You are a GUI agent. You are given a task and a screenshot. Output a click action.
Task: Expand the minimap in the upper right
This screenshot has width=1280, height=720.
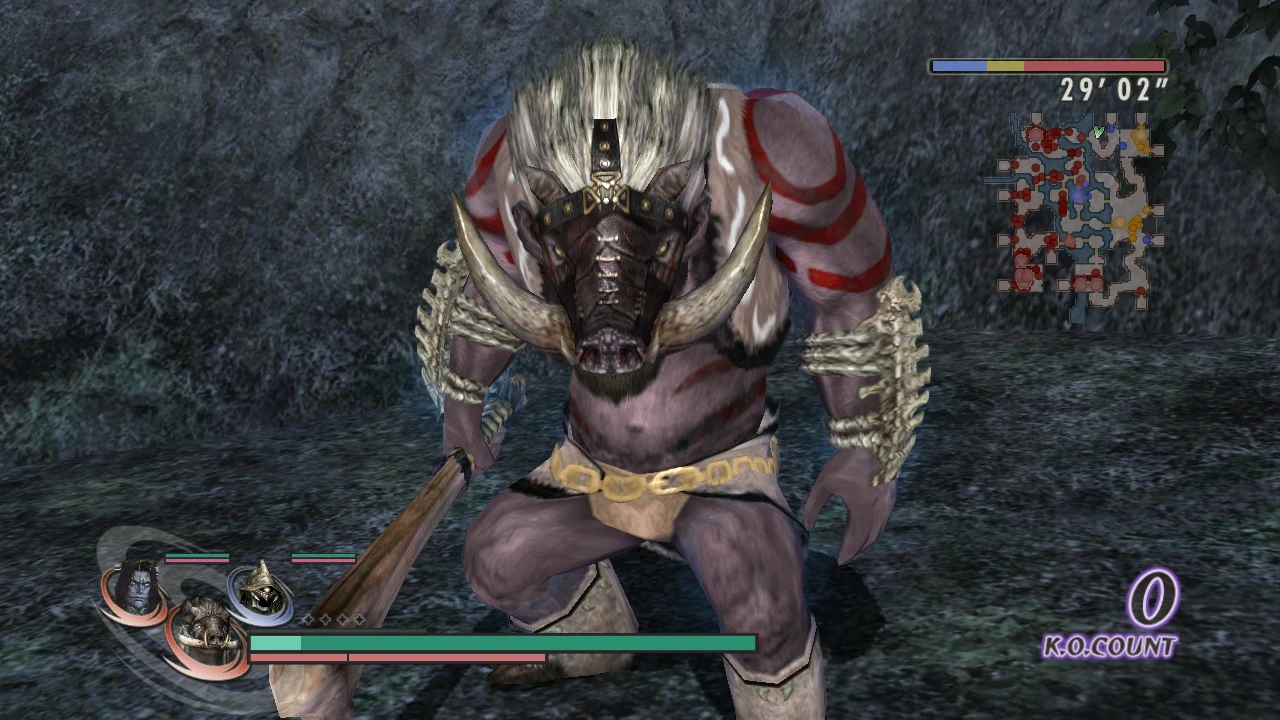pyautogui.click(x=1075, y=215)
